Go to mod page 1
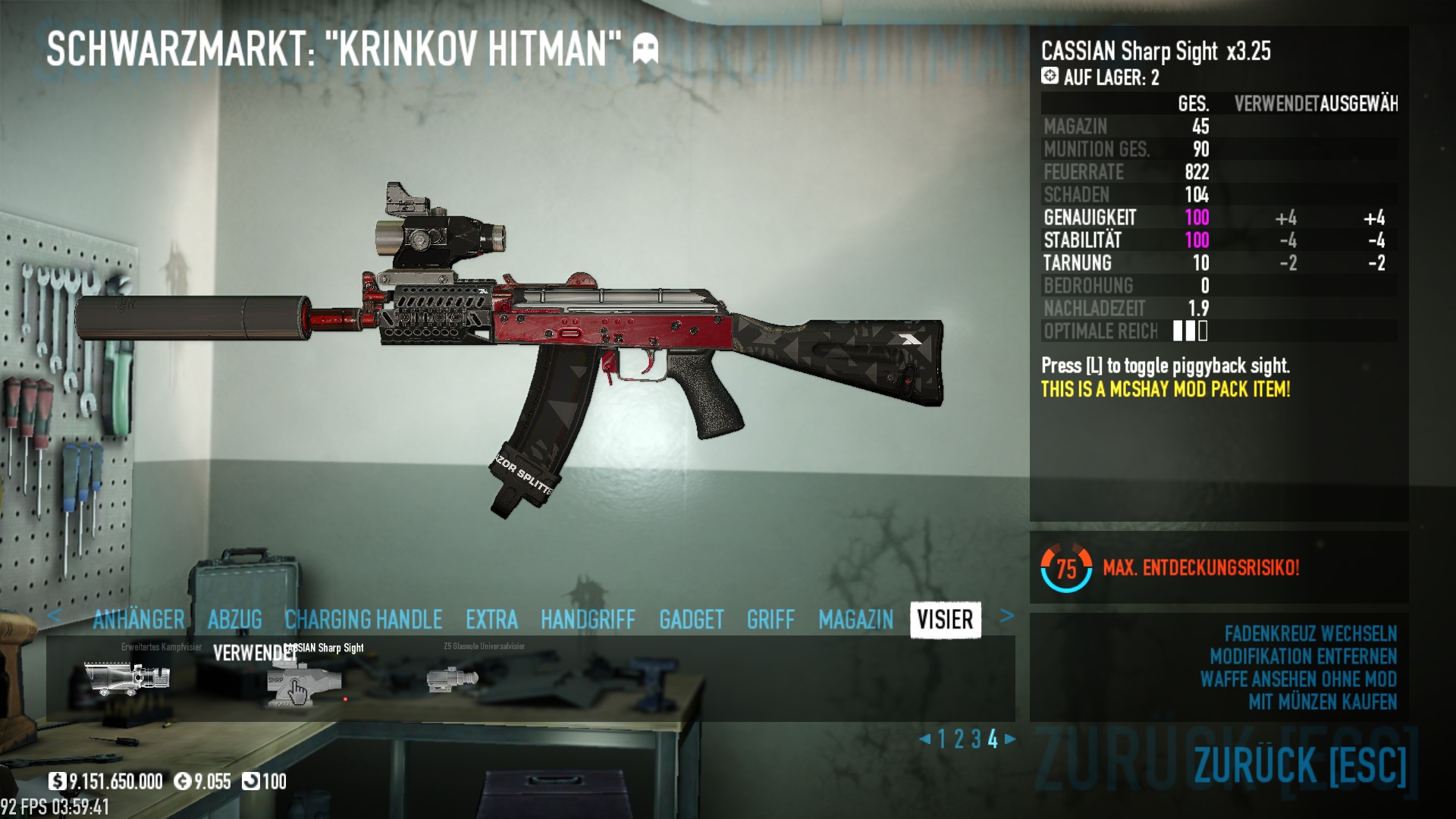 942,739
